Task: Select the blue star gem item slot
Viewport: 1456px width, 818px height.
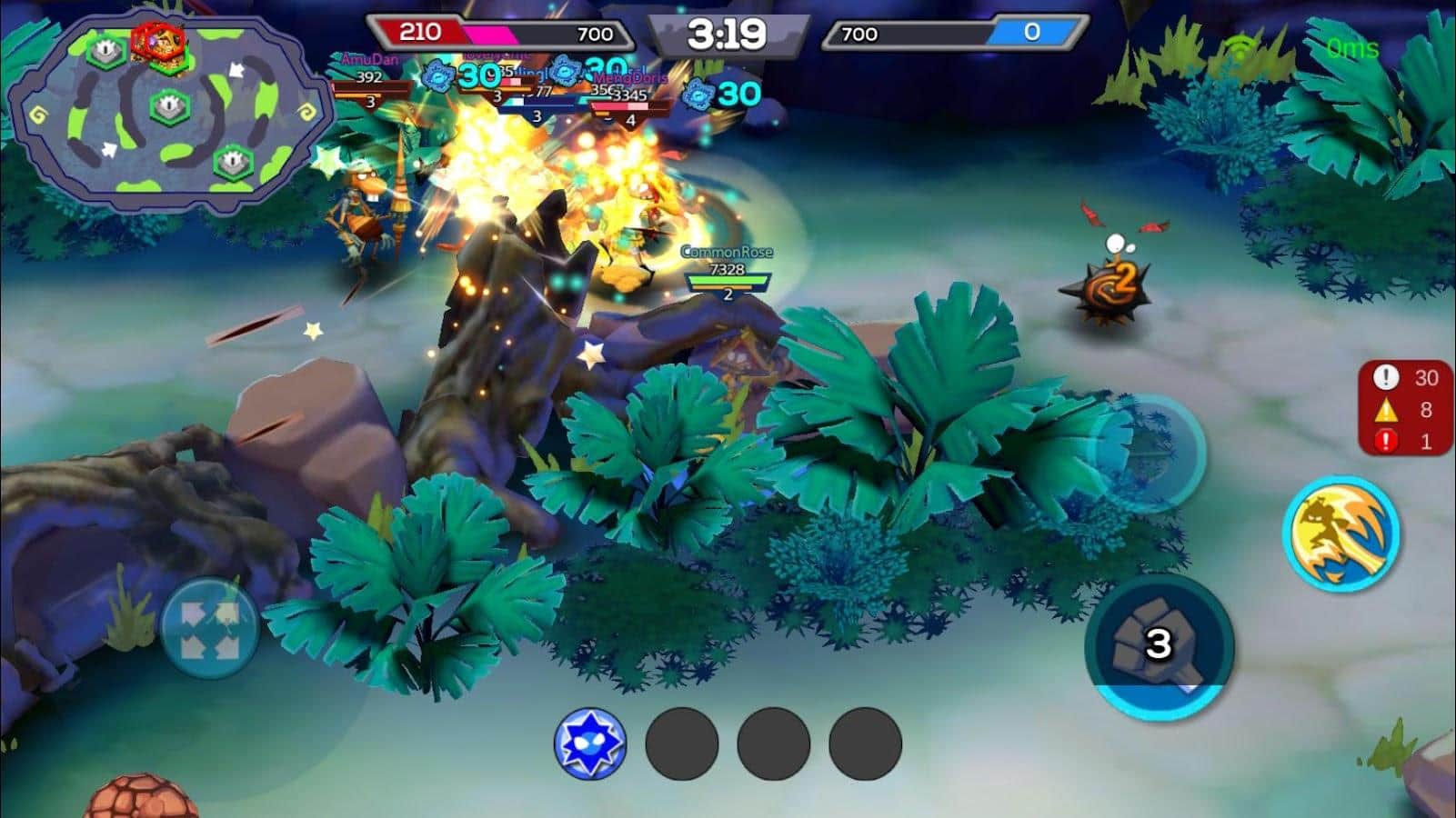Action: click(x=590, y=743)
